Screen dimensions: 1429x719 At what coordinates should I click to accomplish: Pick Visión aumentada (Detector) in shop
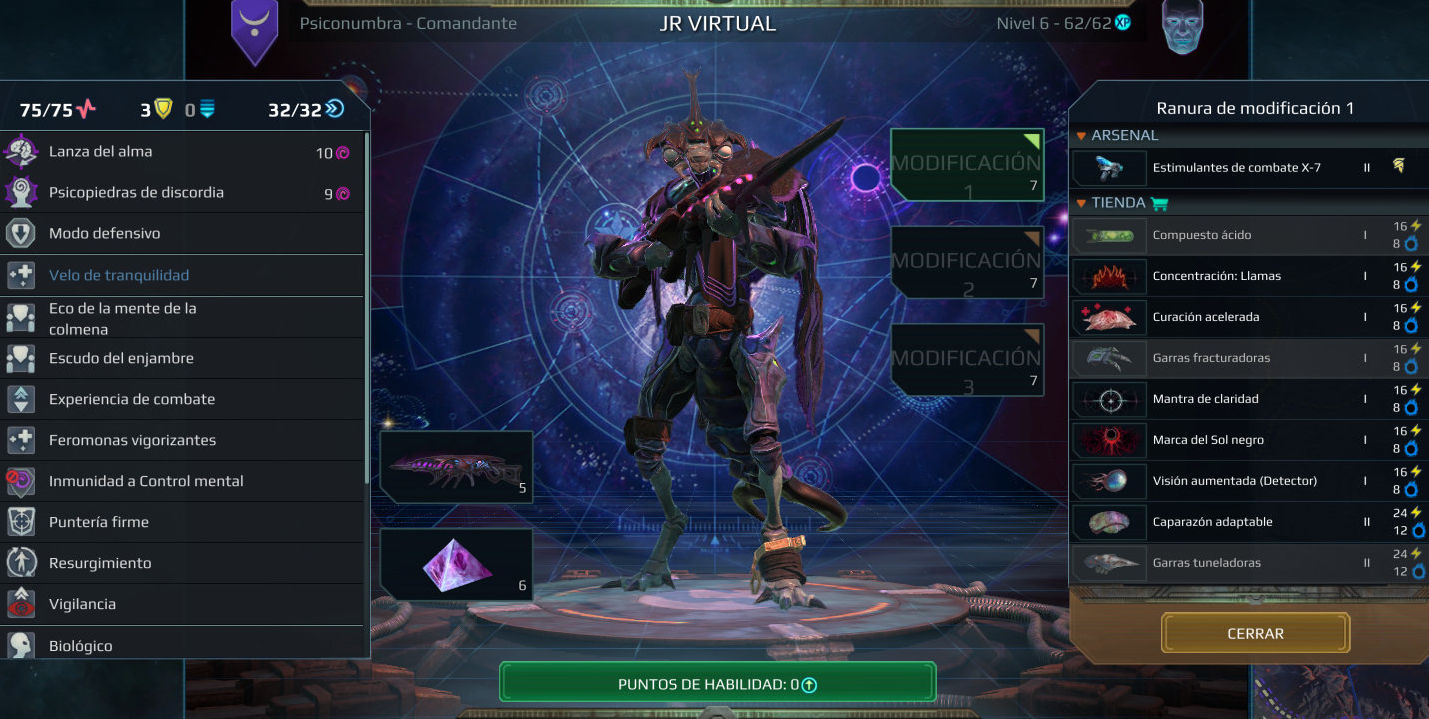(1236, 481)
